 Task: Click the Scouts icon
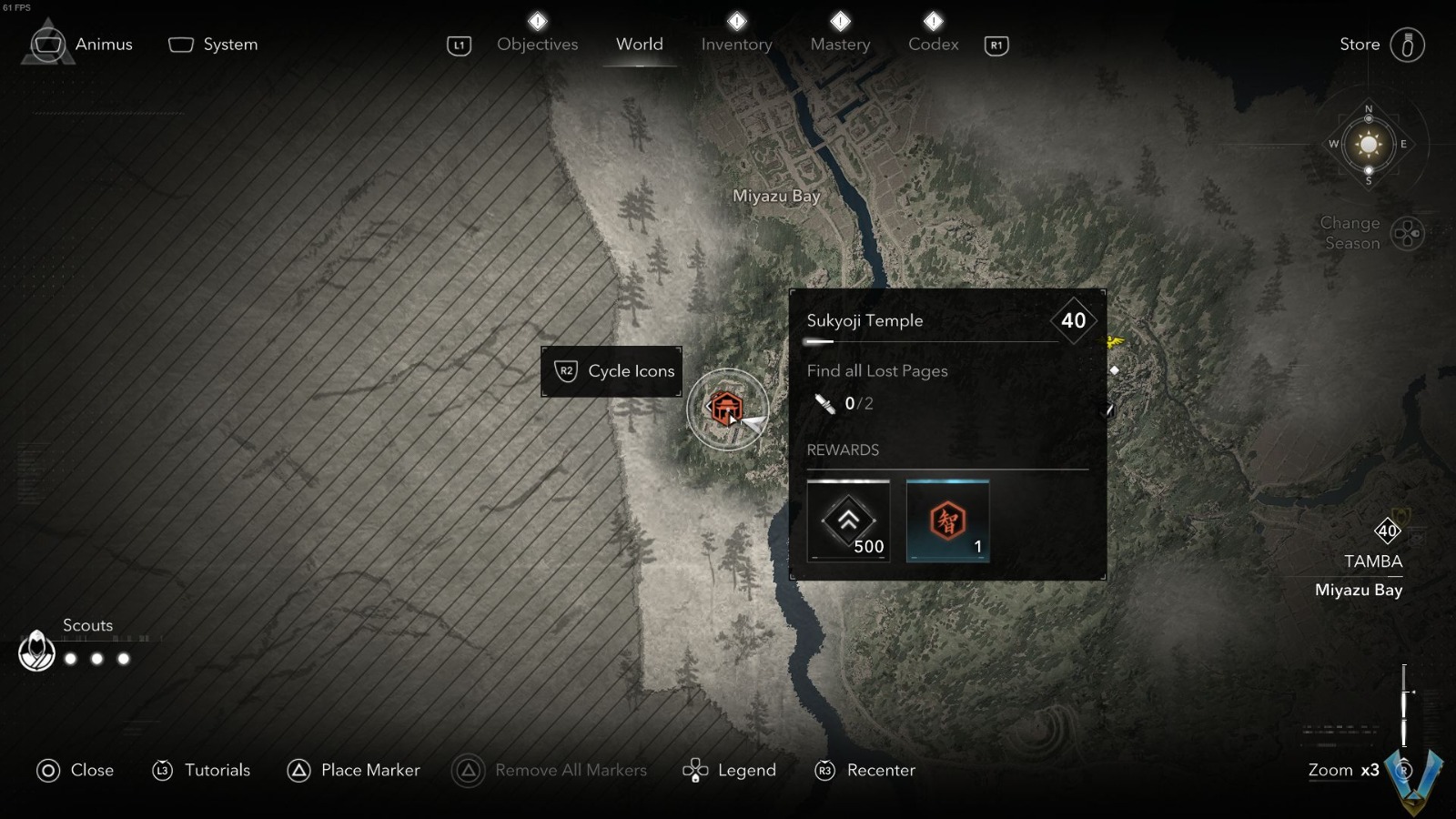[37, 652]
